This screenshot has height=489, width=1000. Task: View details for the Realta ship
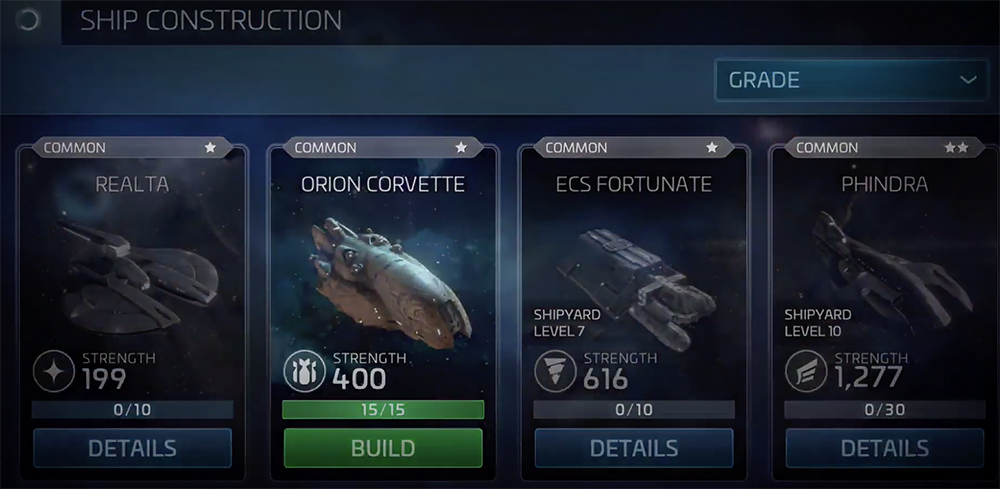[x=132, y=448]
